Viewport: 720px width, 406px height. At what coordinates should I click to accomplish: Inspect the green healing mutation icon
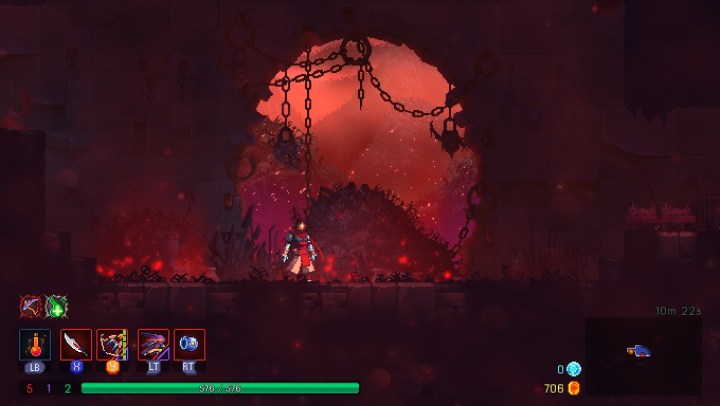pyautogui.click(x=57, y=306)
